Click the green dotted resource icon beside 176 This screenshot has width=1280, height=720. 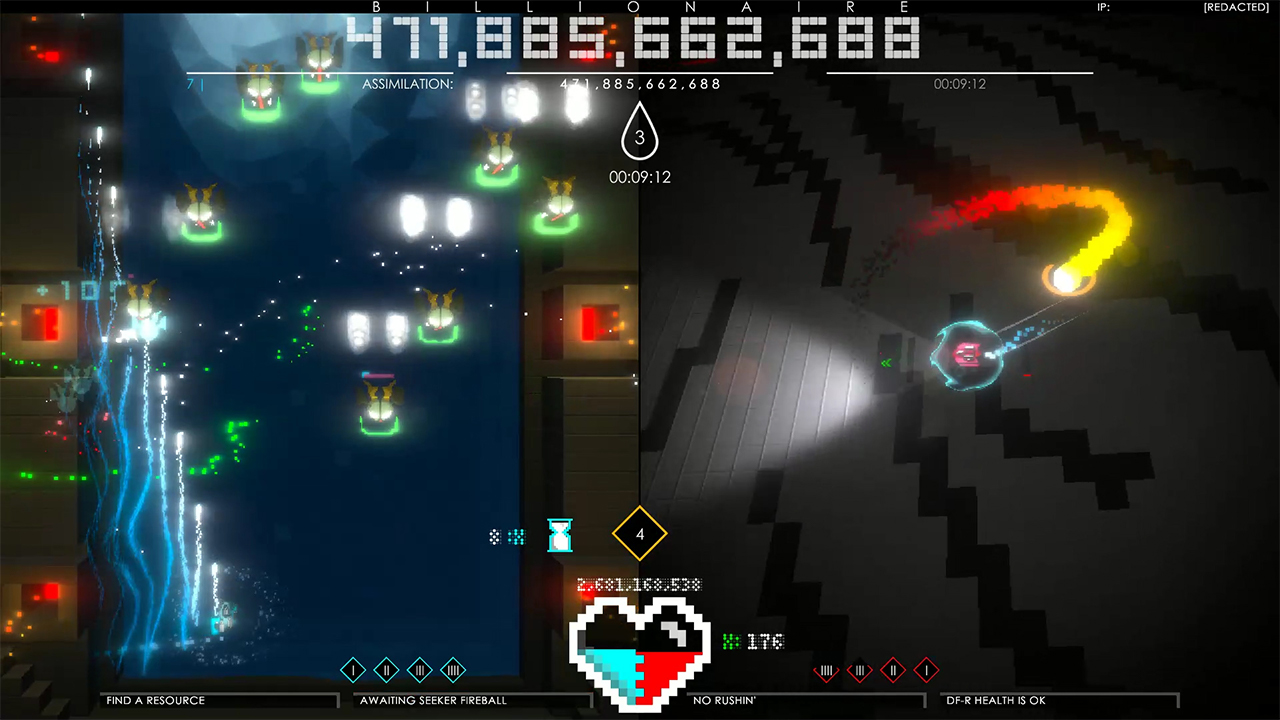click(733, 641)
